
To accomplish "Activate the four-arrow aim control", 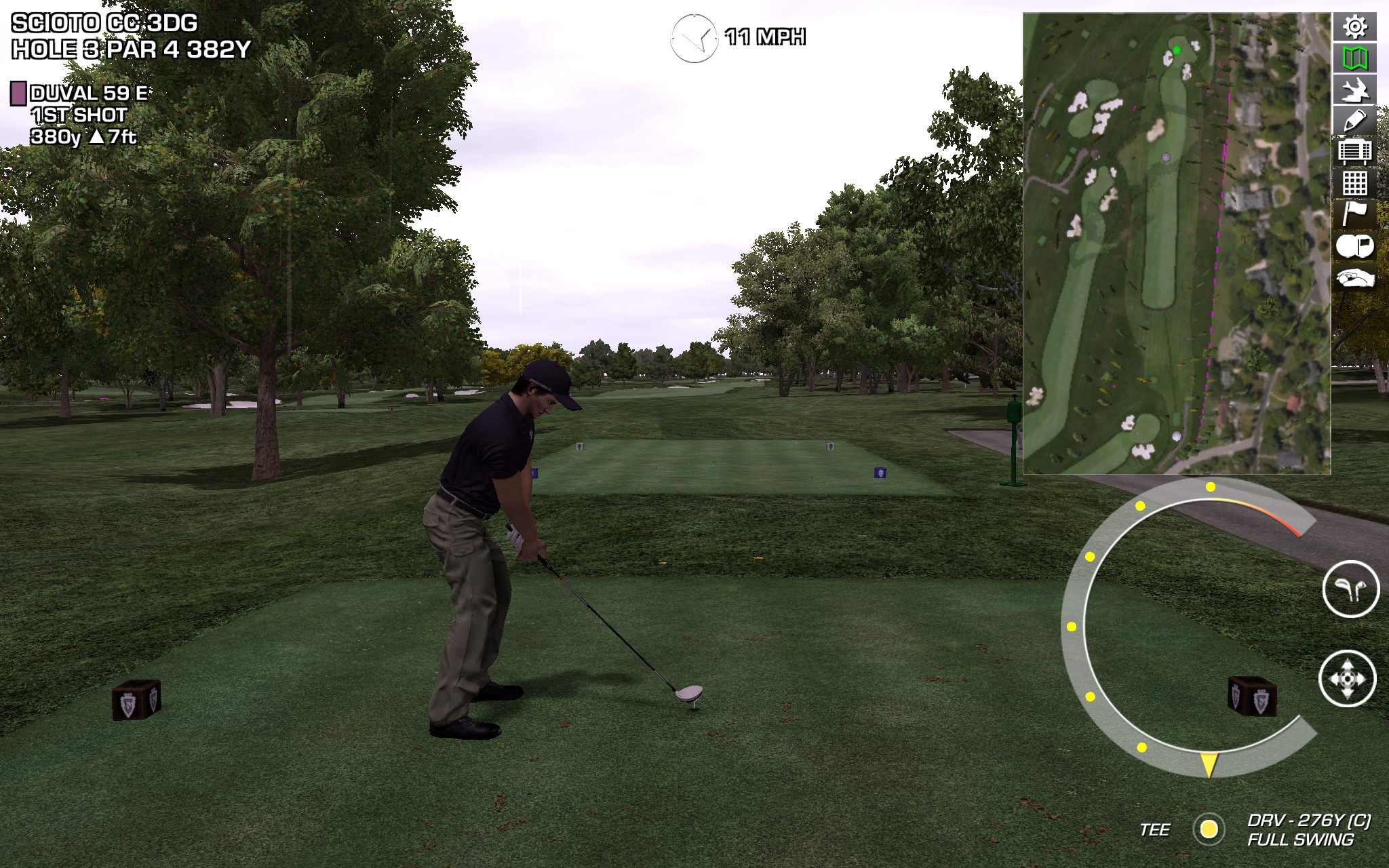I will [x=1347, y=679].
